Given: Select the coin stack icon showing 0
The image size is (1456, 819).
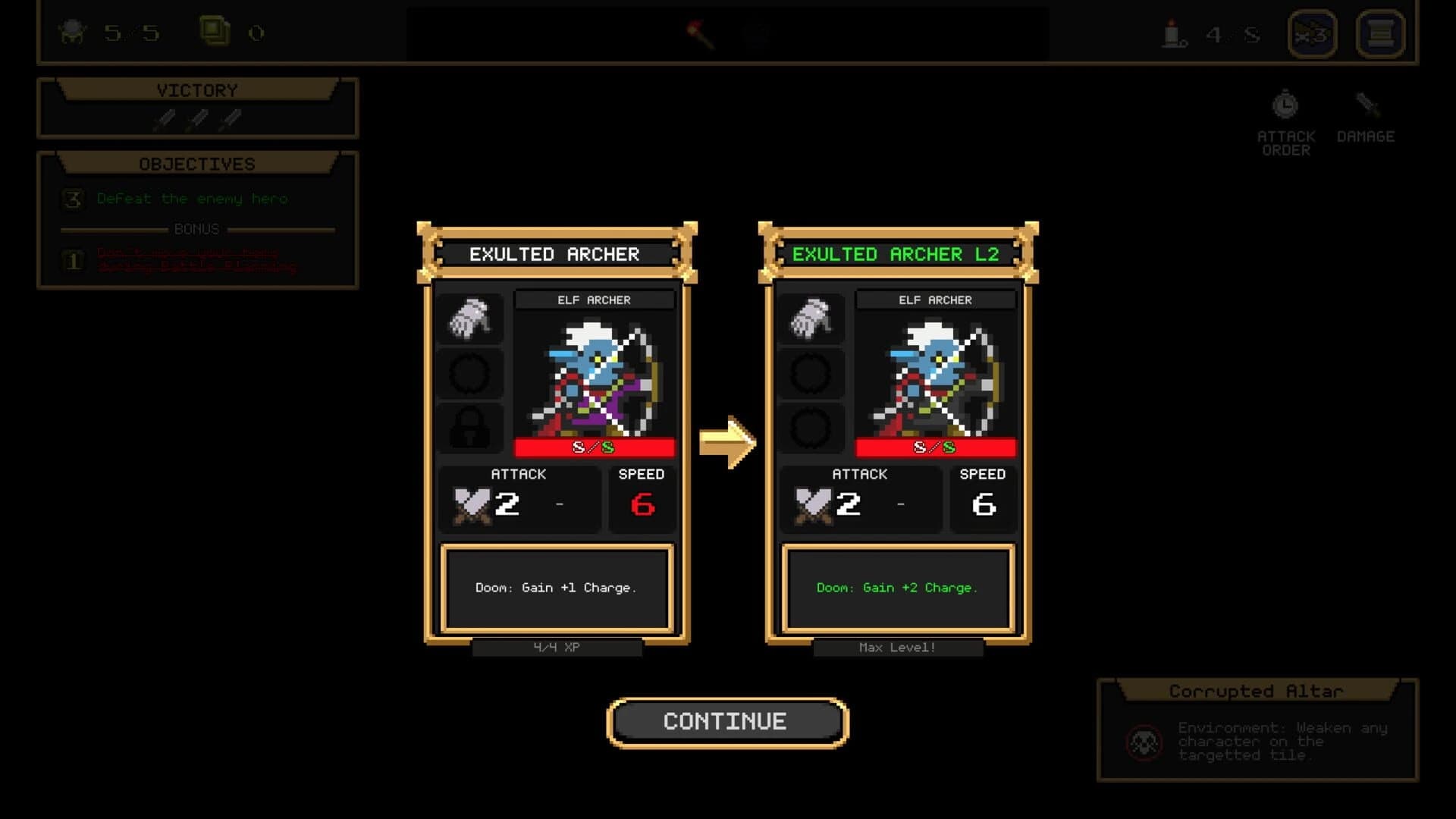Looking at the screenshot, I should pos(214,30).
